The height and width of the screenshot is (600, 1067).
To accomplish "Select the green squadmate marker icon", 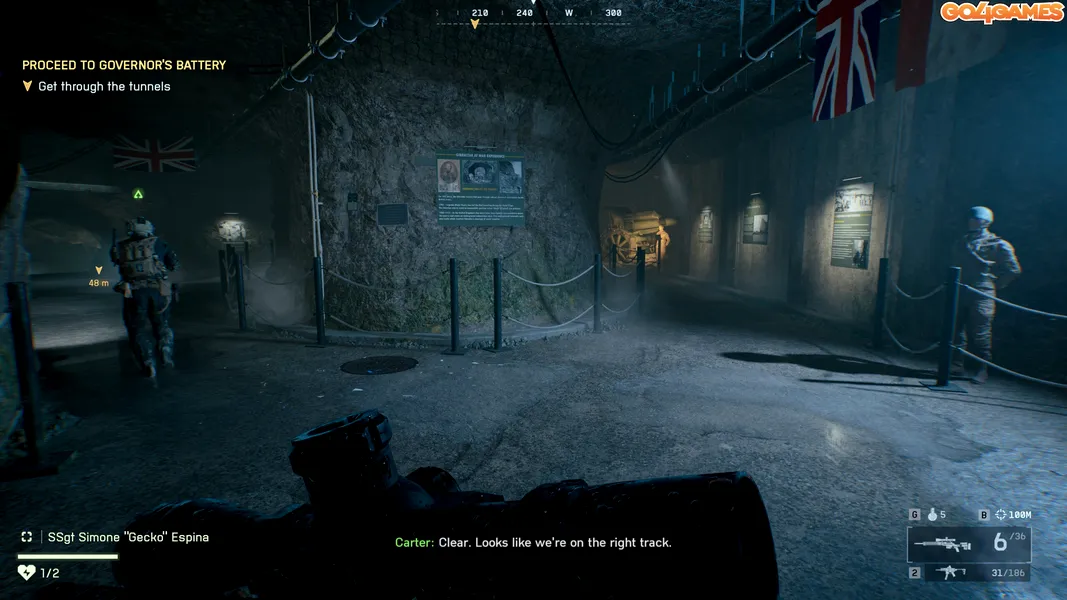I will tap(138, 194).
